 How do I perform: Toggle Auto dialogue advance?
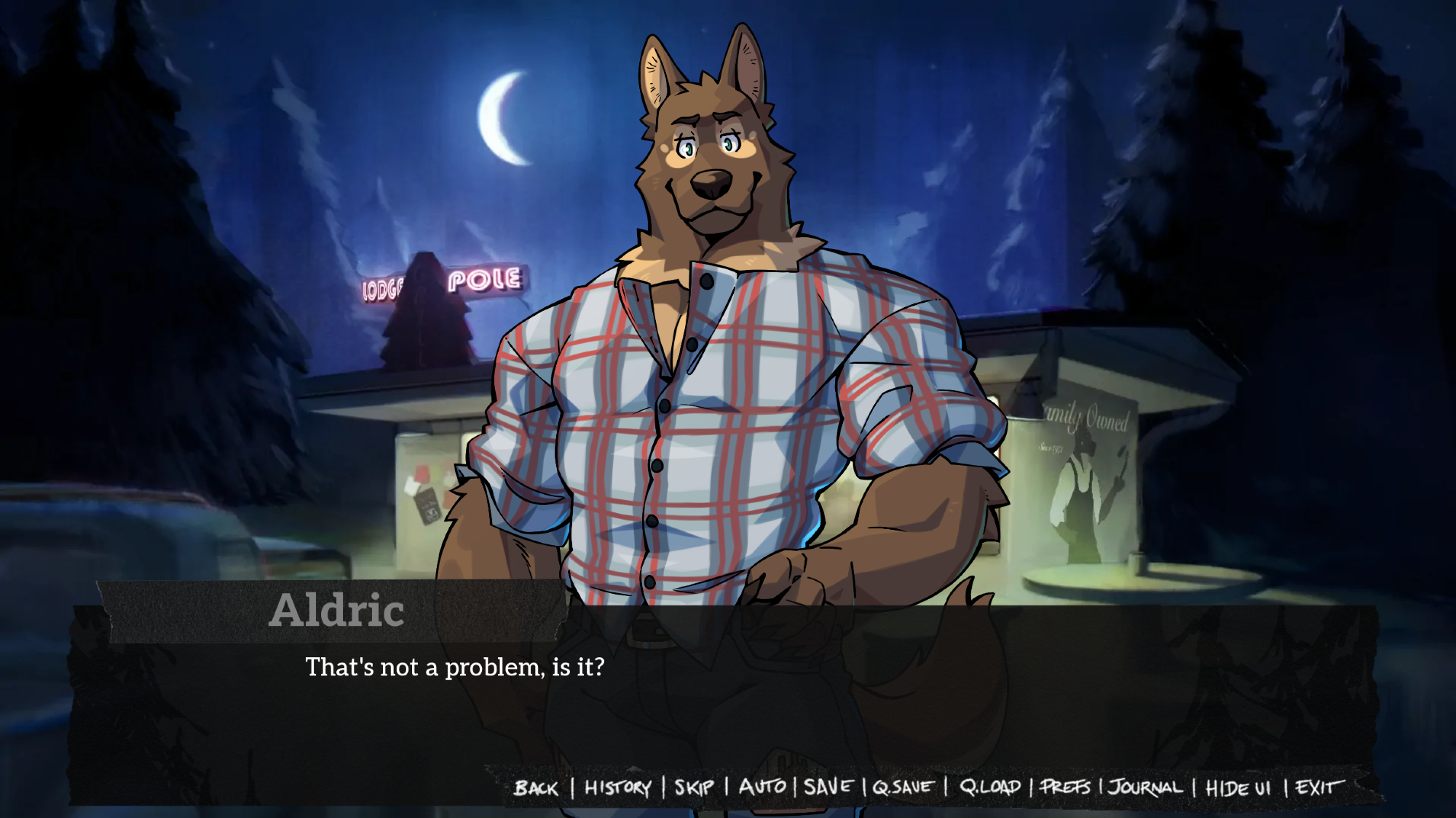click(762, 787)
